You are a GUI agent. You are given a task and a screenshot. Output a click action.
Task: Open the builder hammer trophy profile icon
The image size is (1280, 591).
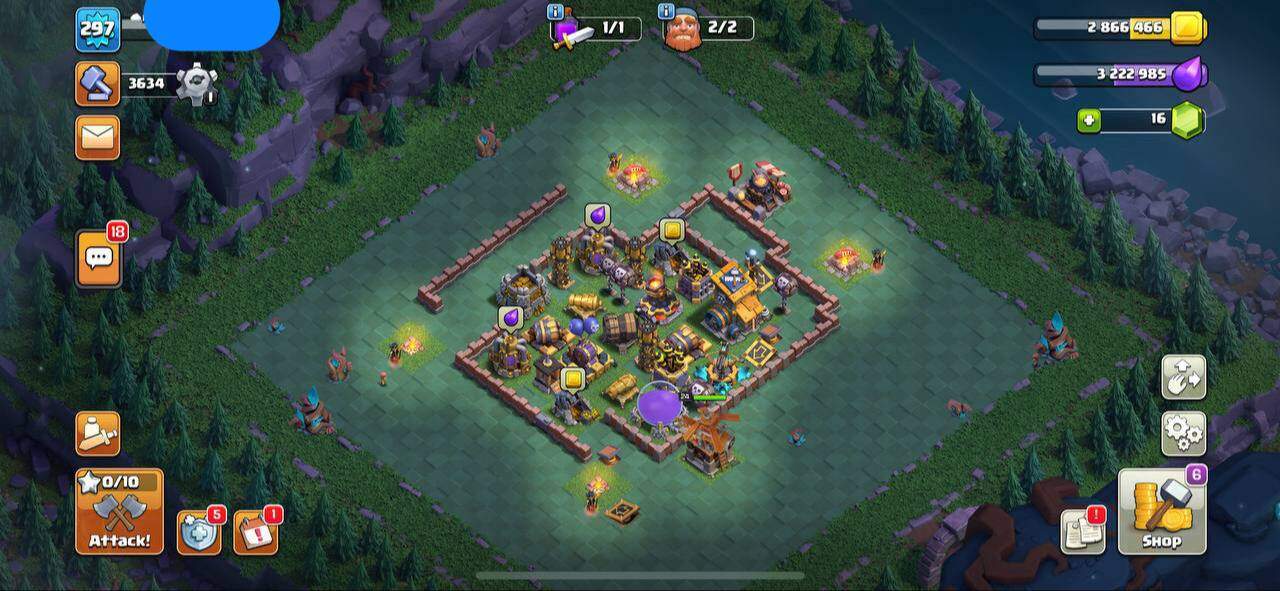[x=97, y=84]
